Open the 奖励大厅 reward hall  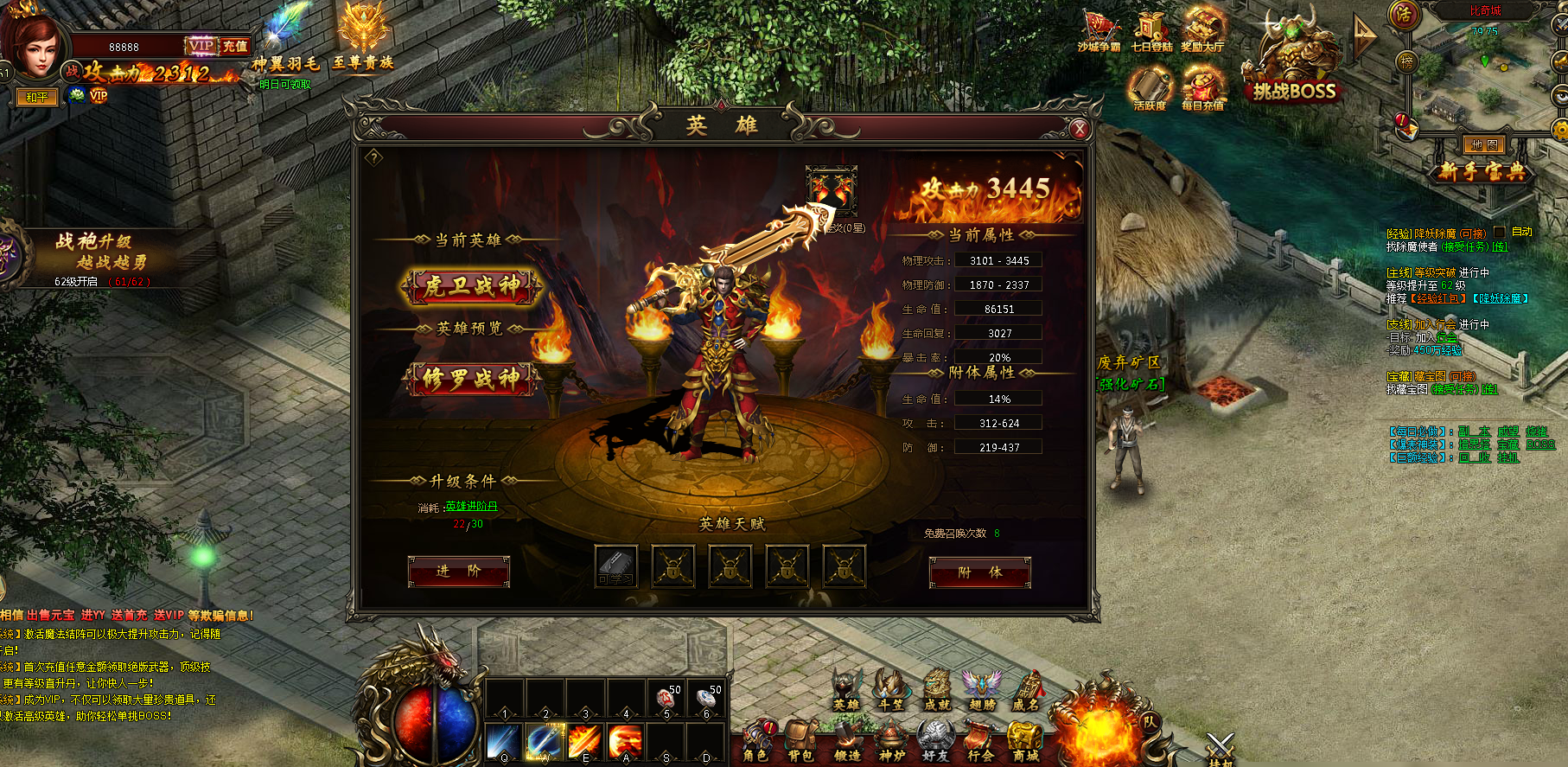1202,33
